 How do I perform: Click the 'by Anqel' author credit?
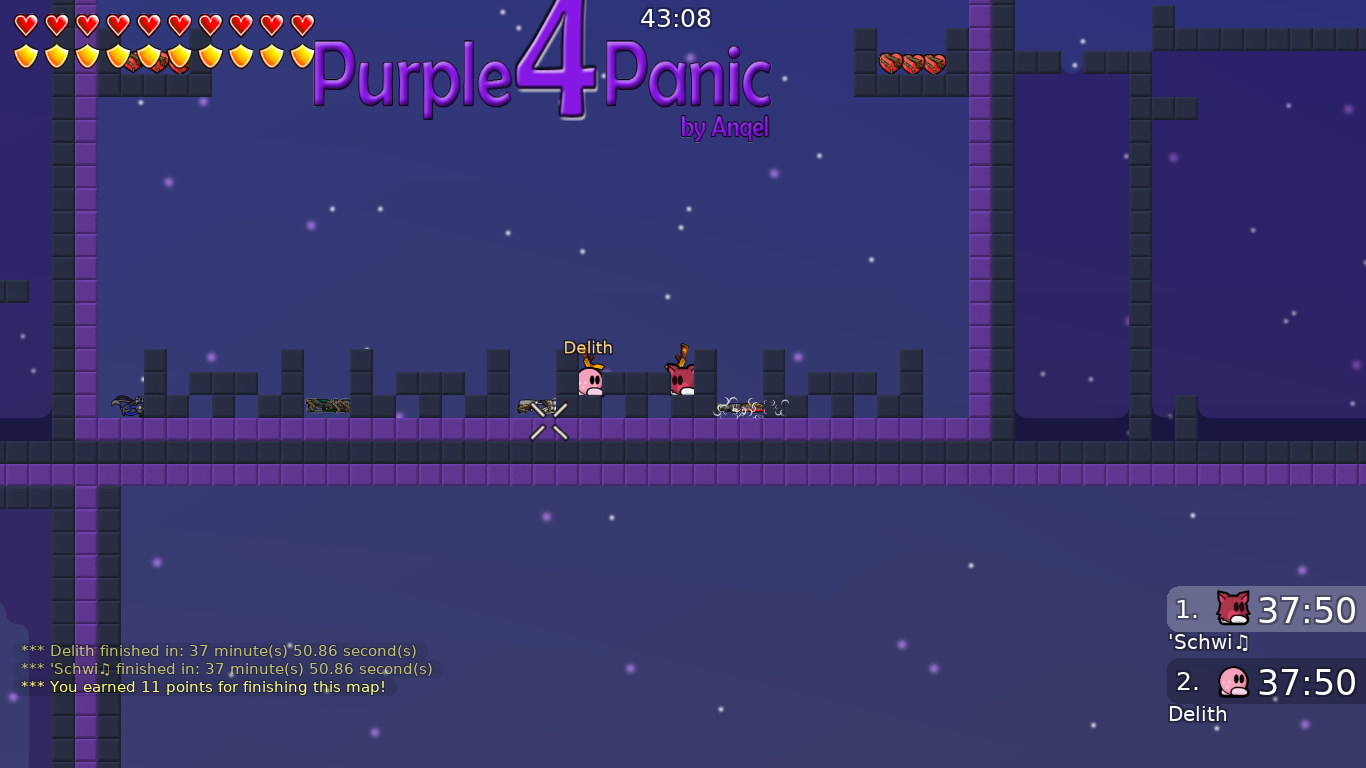pos(725,128)
